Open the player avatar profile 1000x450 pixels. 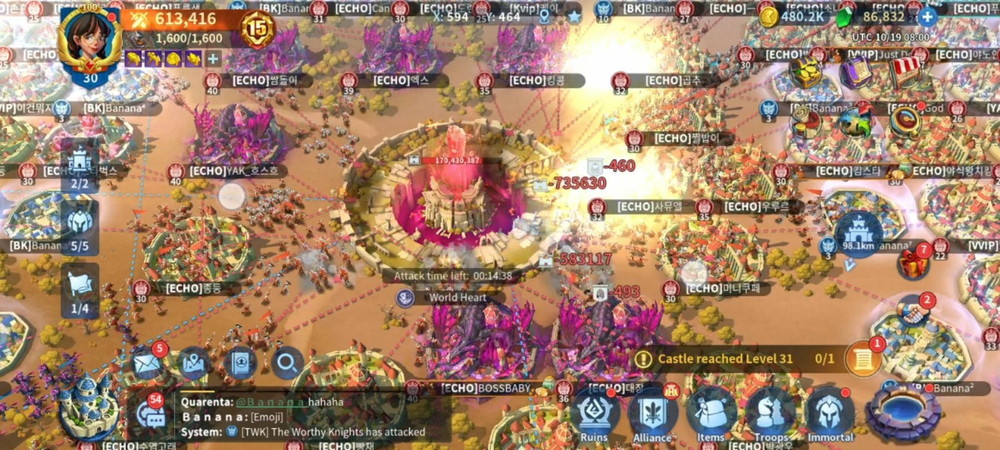click(x=89, y=40)
